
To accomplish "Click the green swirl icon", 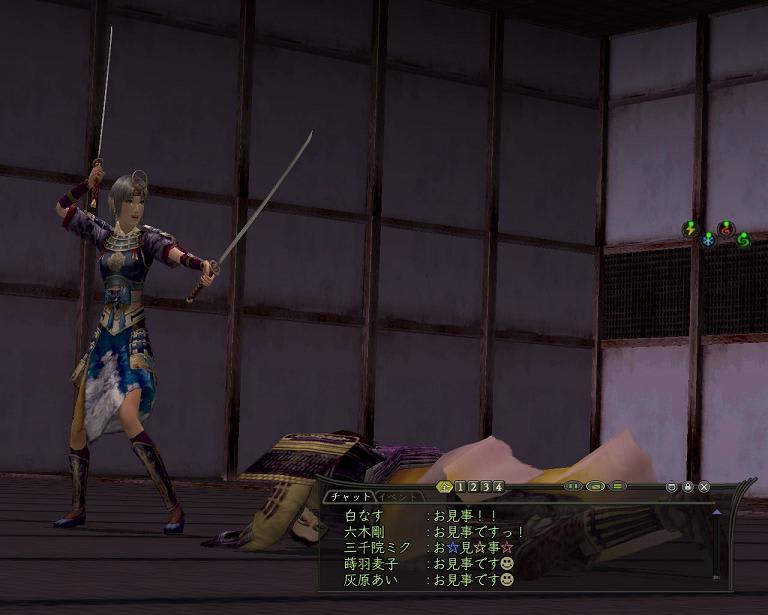I will pyautogui.click(x=743, y=240).
